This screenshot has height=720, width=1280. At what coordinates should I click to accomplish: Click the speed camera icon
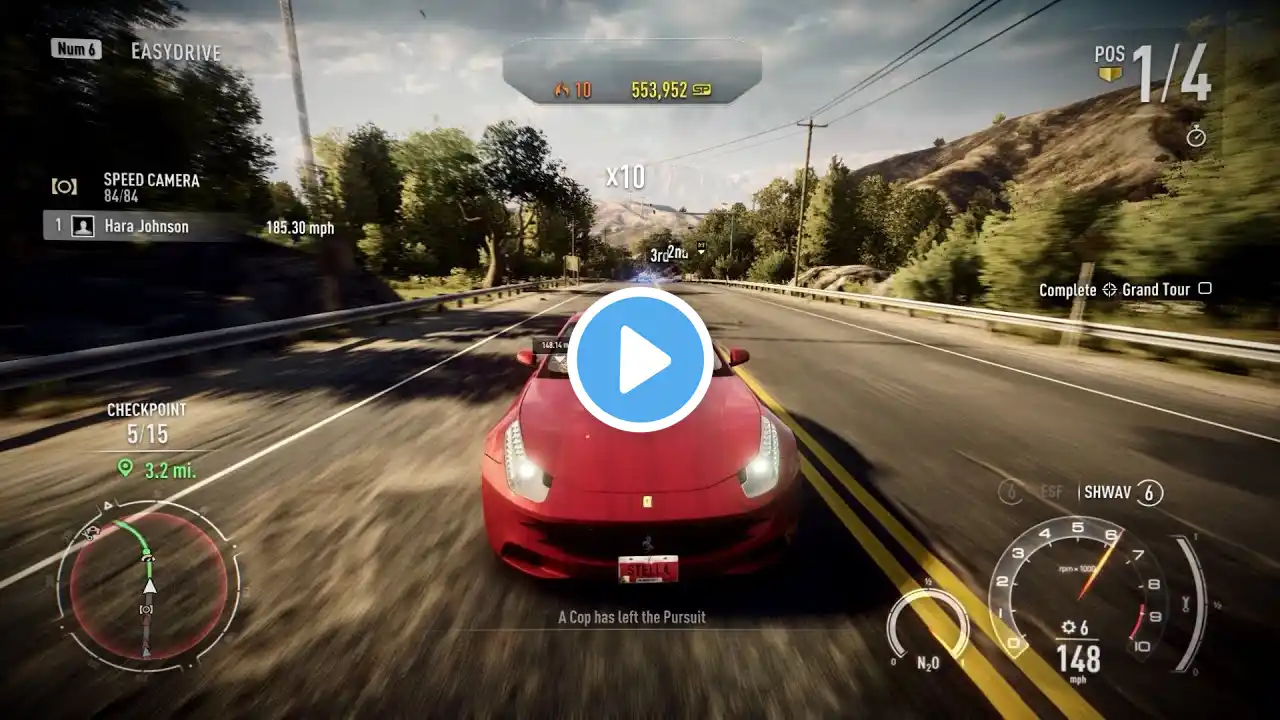pos(65,186)
